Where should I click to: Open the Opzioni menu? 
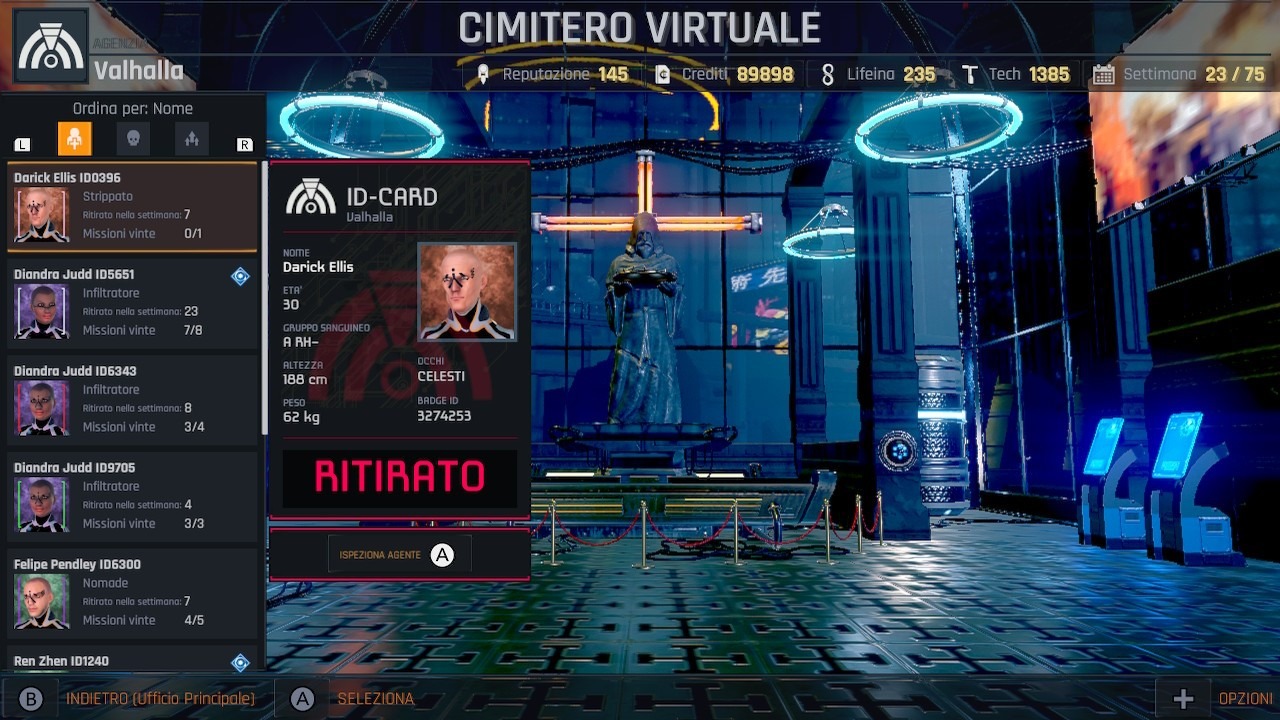1244,699
